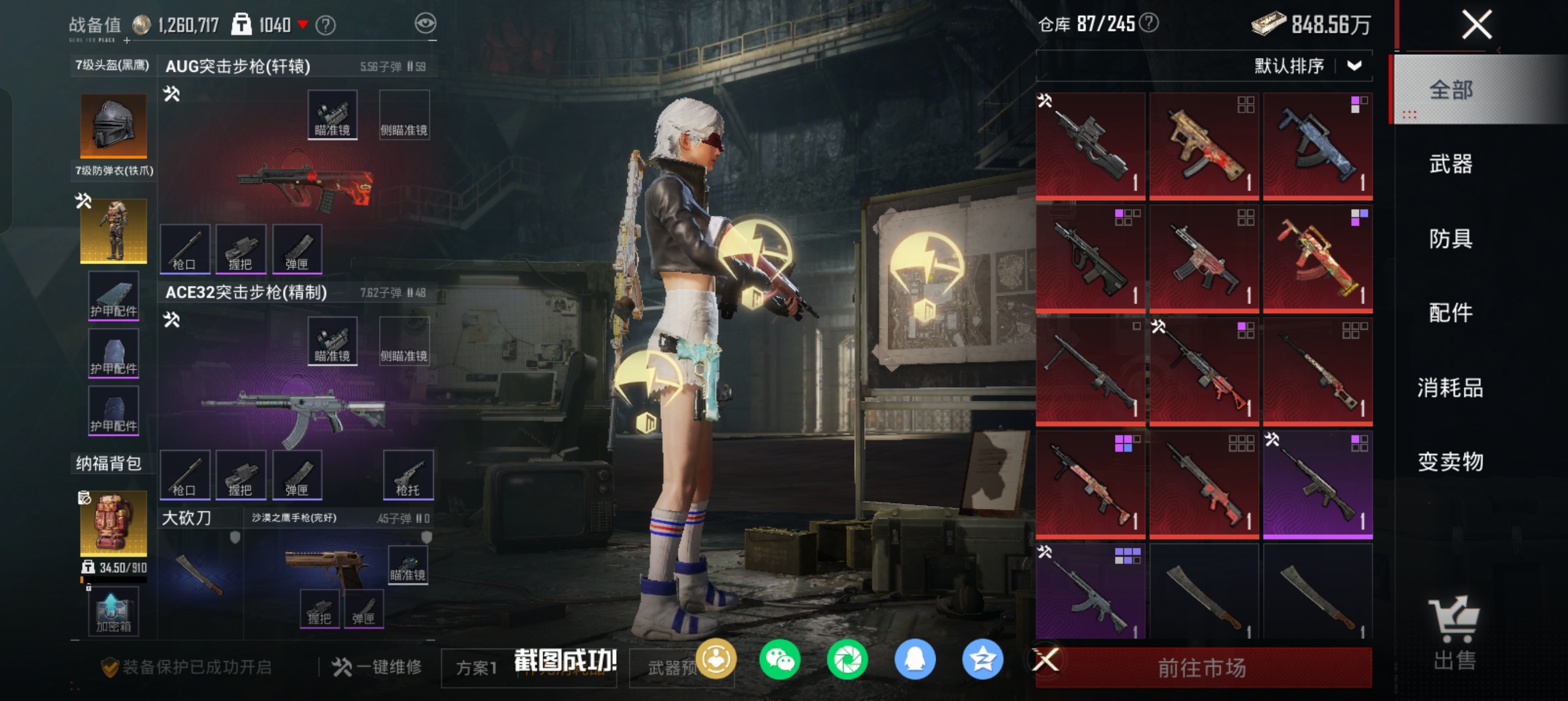Go to the market via 前往市场
This screenshot has height=701, width=1568.
[1202, 668]
